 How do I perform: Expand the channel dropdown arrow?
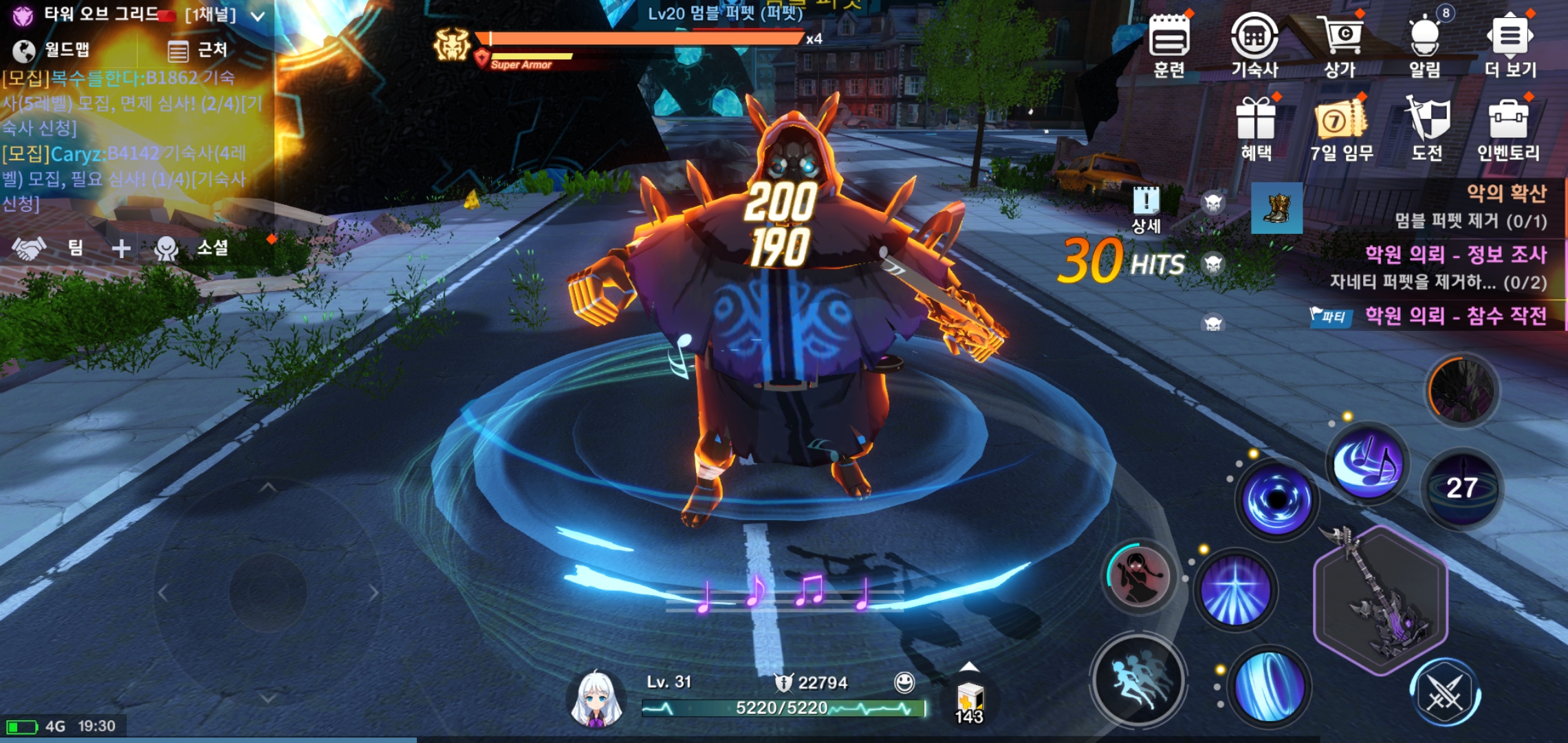click(x=258, y=16)
